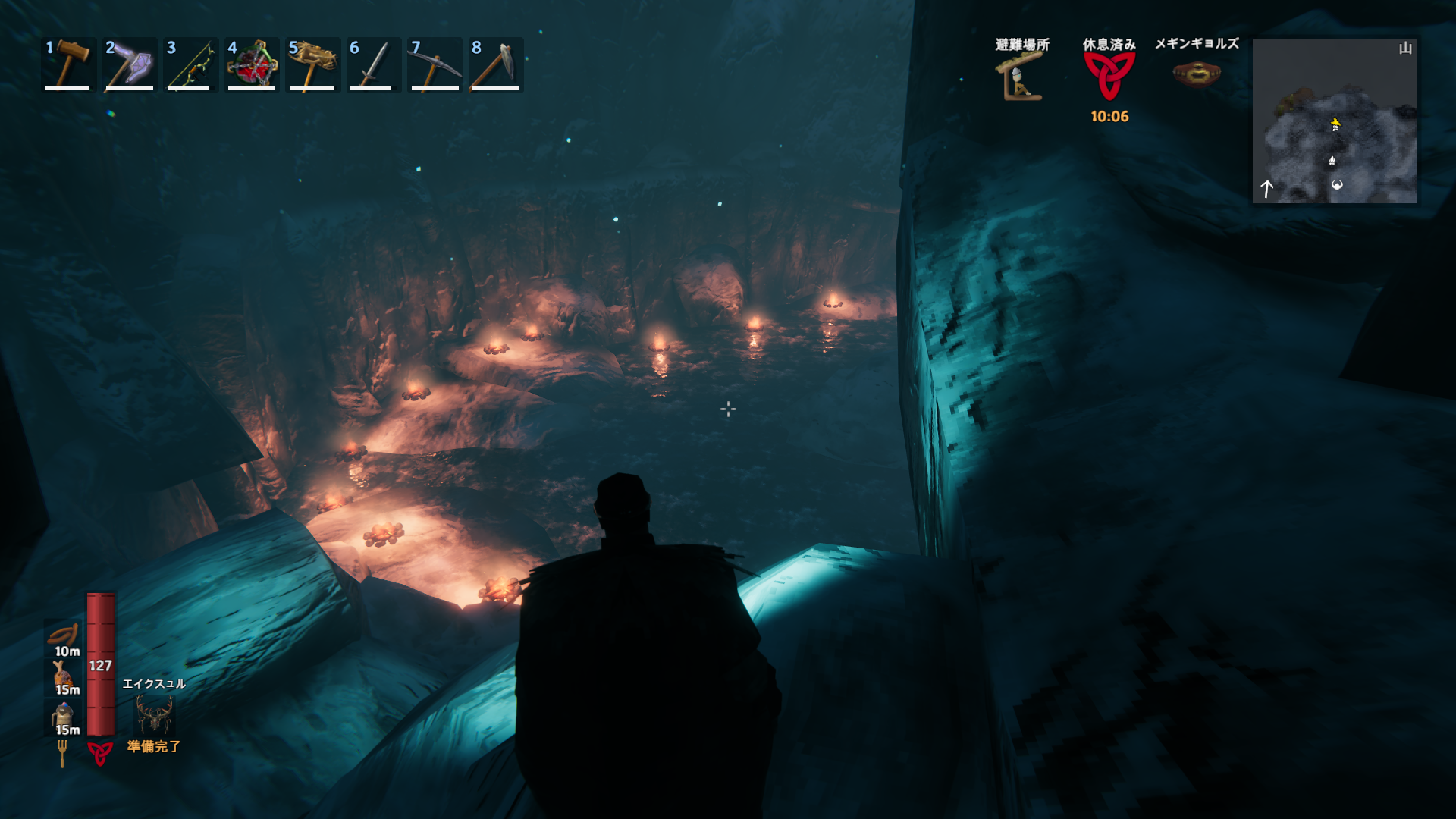This screenshot has width=1456, height=819.
Task: Click the 休息済み rested status icon
Action: (x=1109, y=77)
